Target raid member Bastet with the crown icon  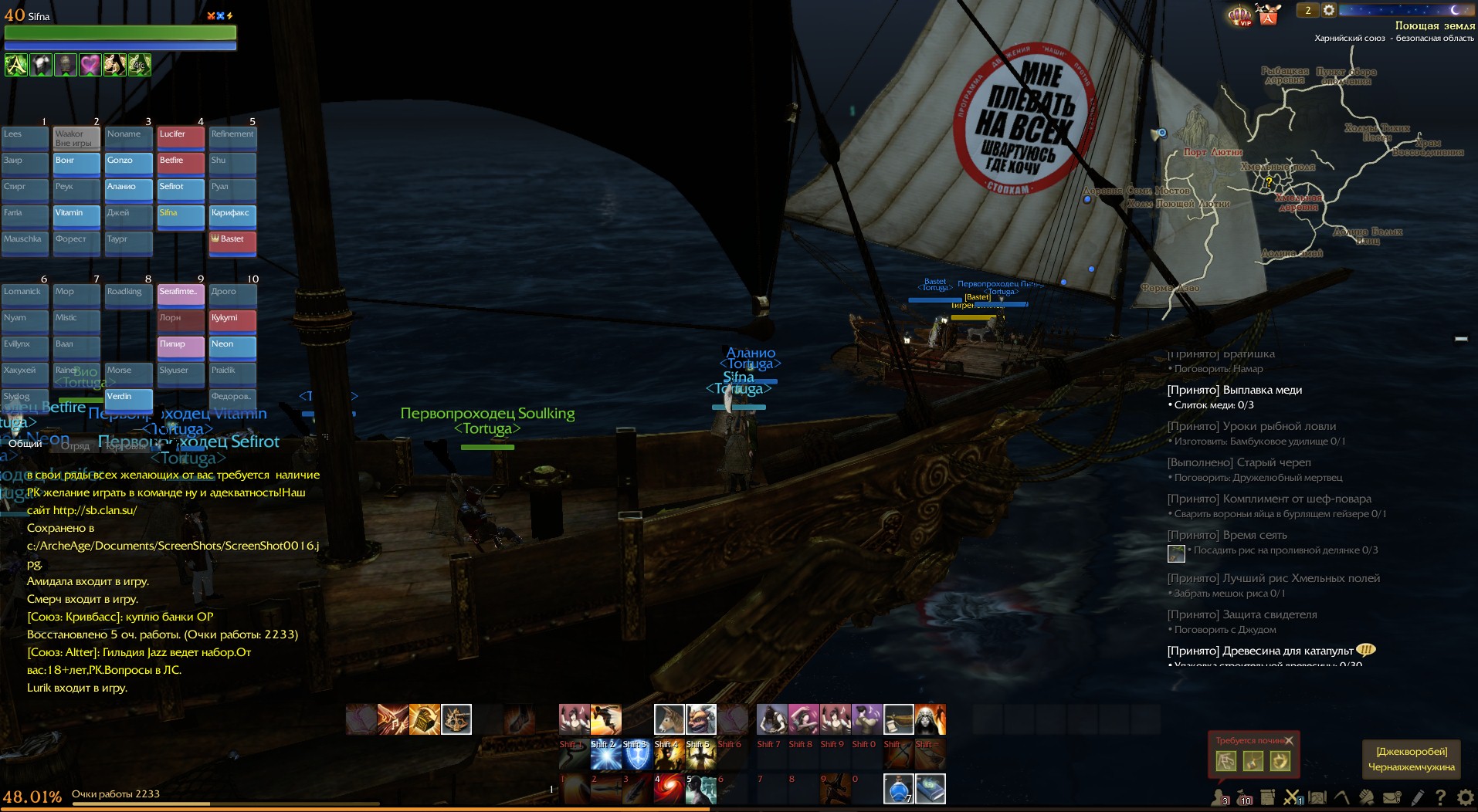click(232, 242)
